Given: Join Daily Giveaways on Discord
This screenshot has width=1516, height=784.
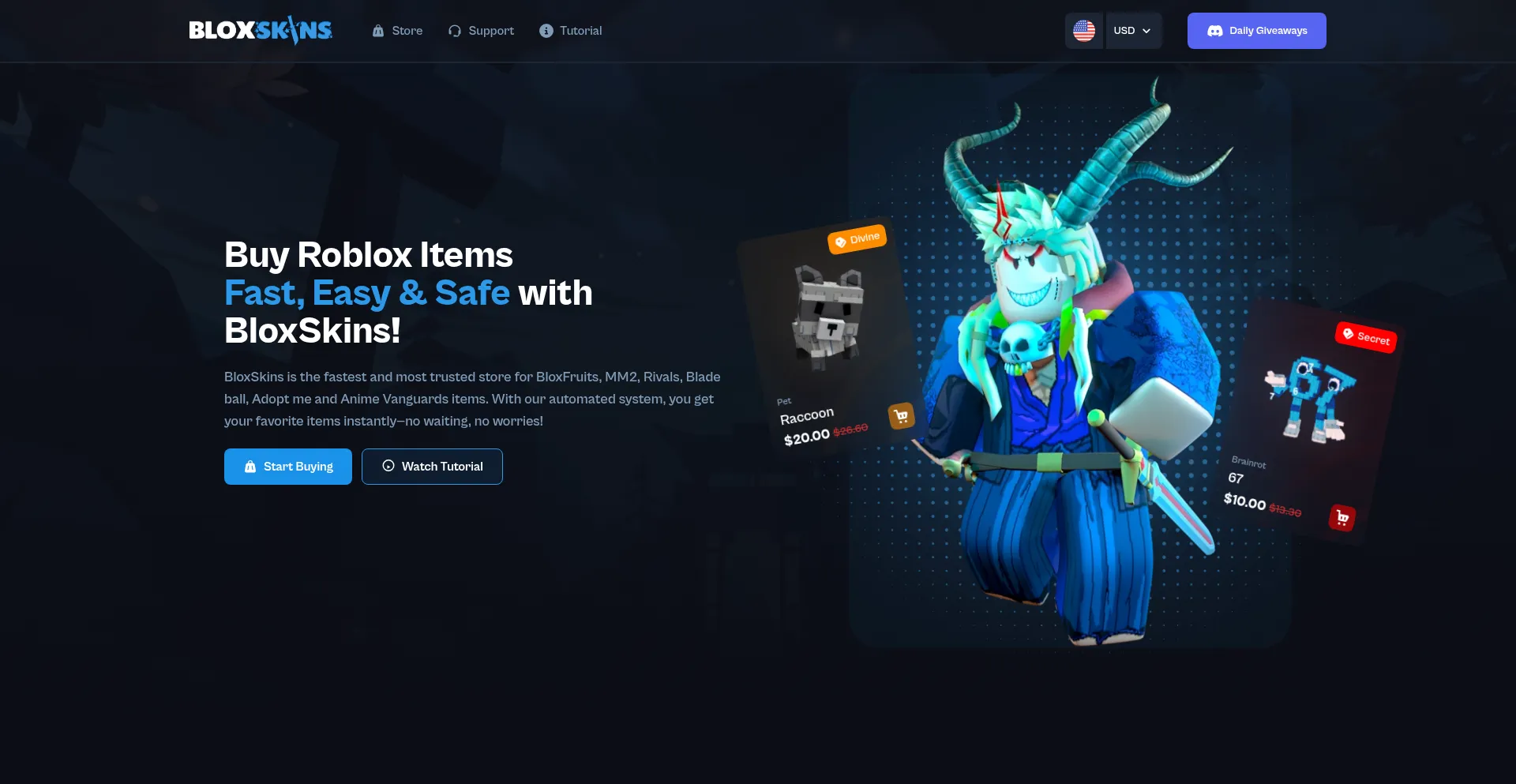Looking at the screenshot, I should pos(1256,31).
